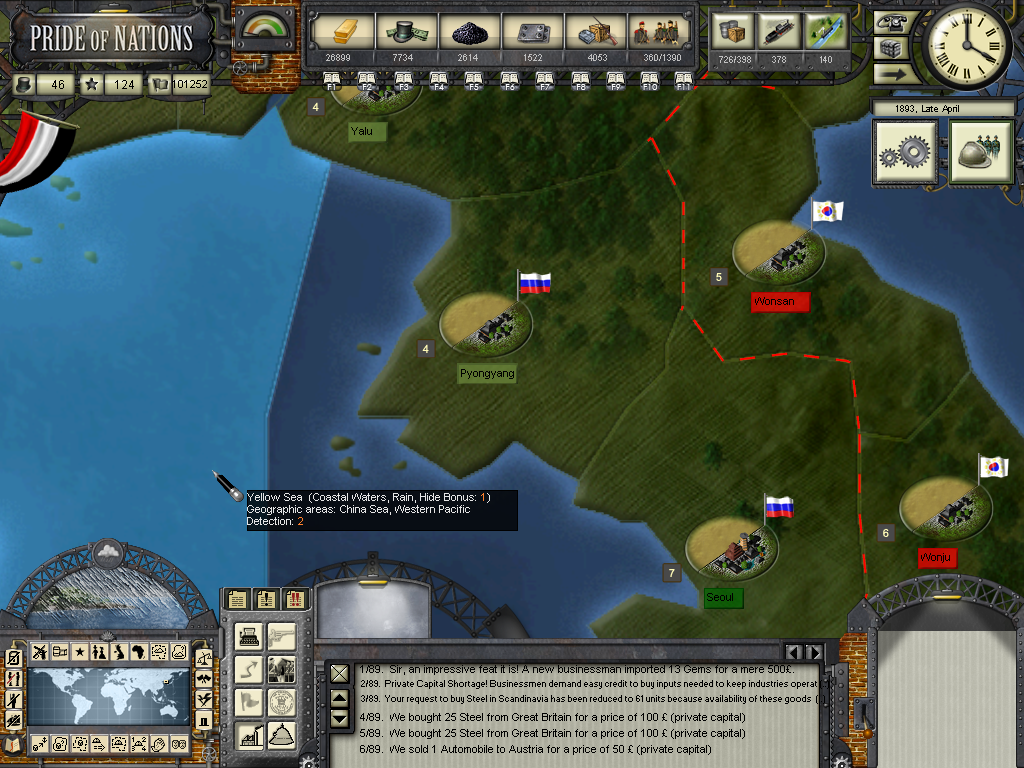Click the balance scales filter icon
Screen dimensions: 1024x768
point(204,658)
